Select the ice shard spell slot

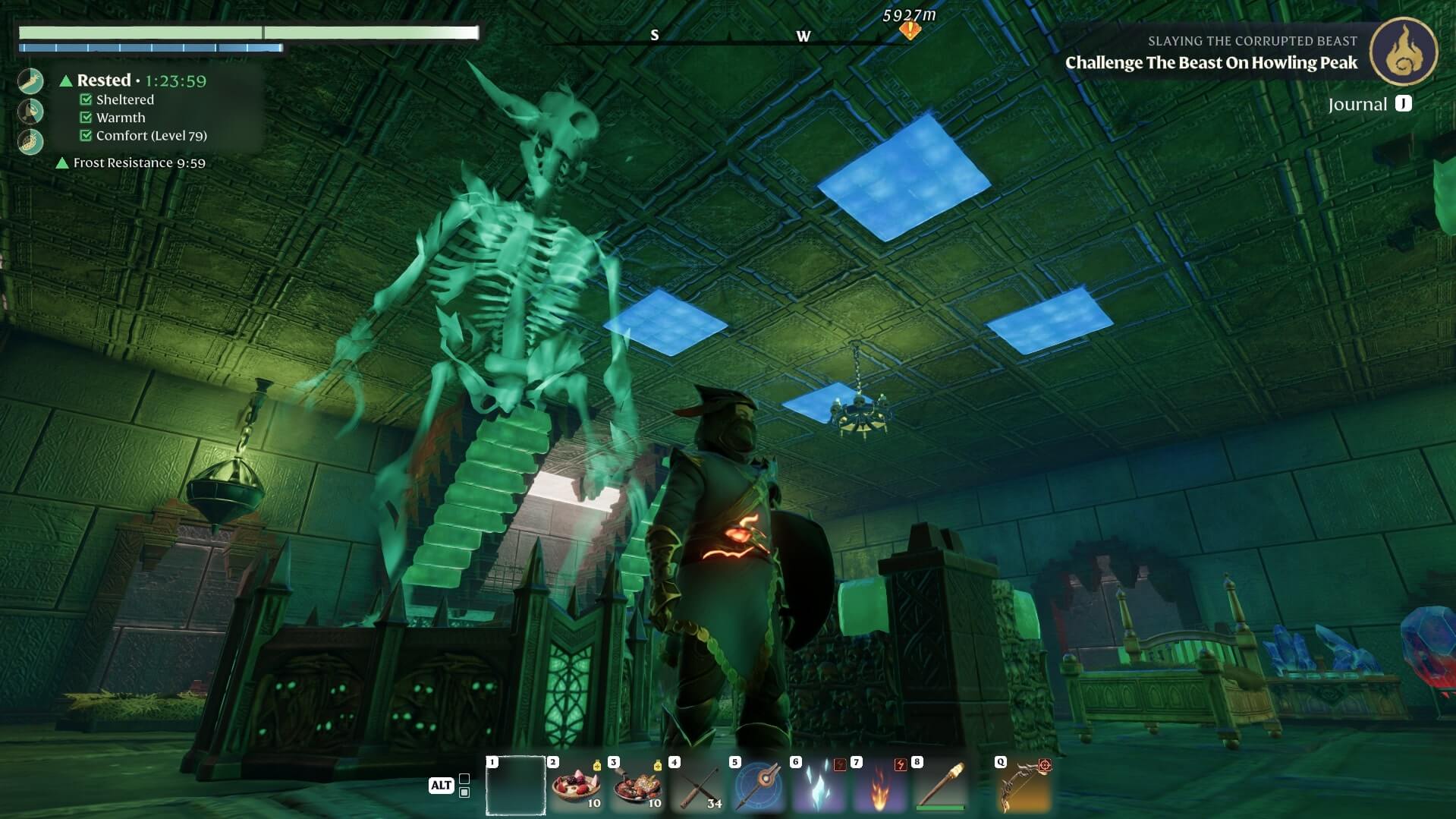[x=819, y=785]
